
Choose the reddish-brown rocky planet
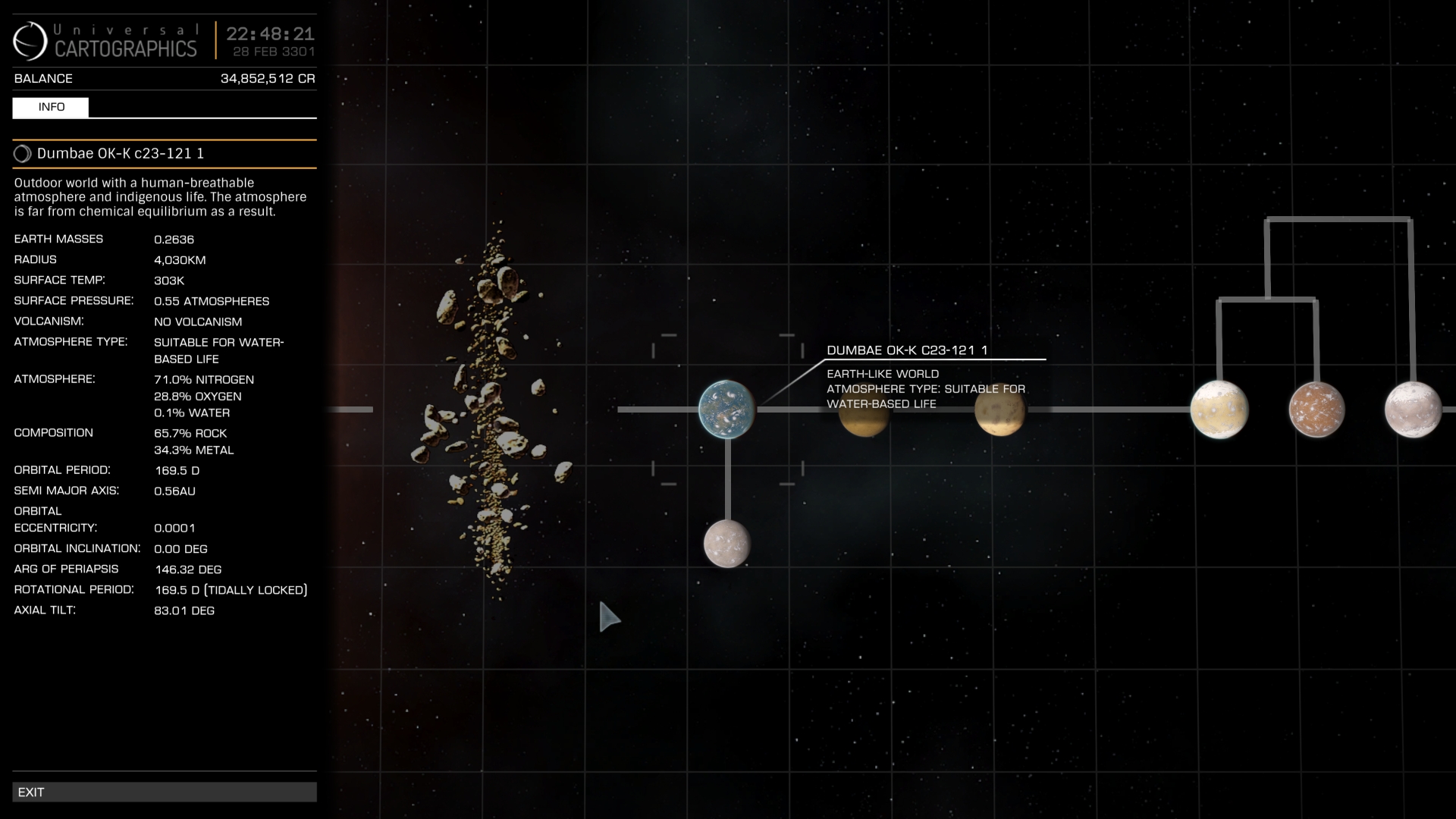click(1316, 409)
